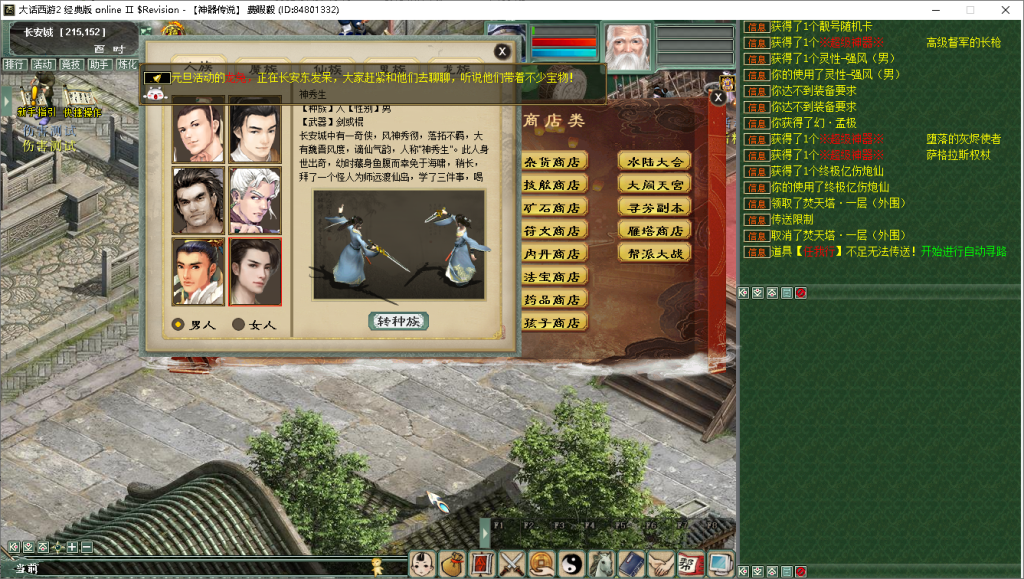Click the 转种族 race change button
1024x579 pixels.
399,321
